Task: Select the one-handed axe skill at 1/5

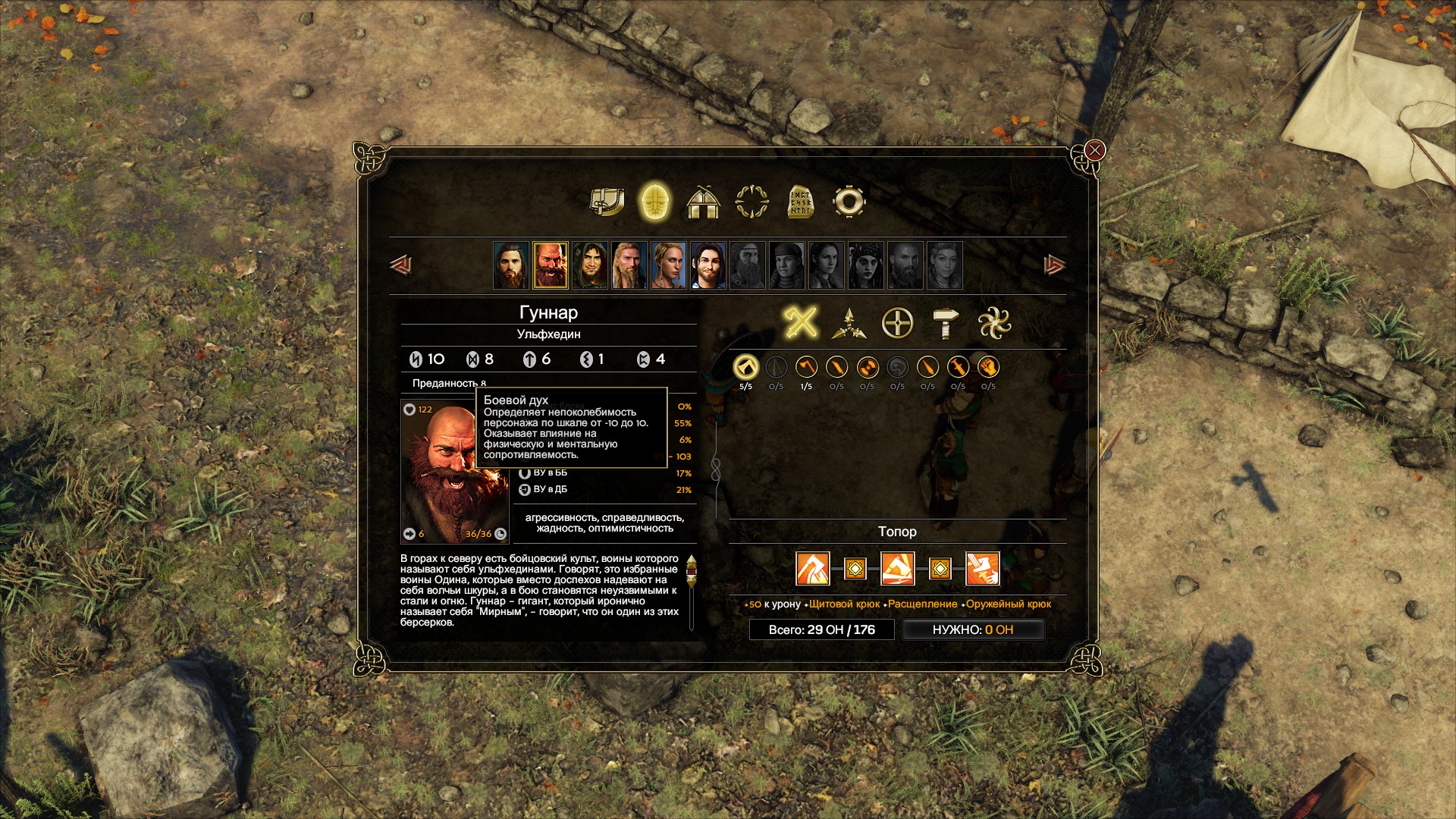Action: [x=806, y=368]
